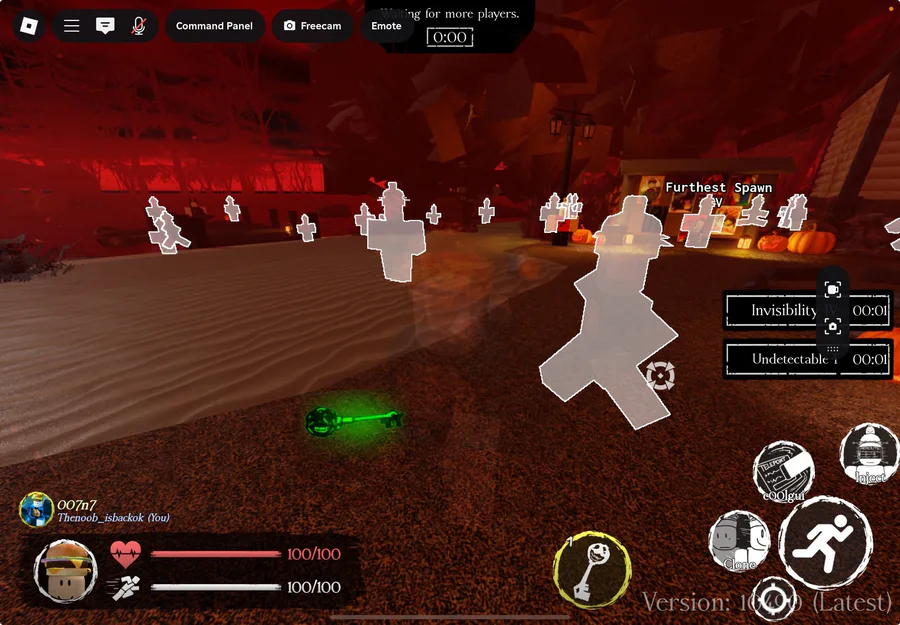Screen dimensions: 900x625
Task: Take a screenshot with camera button
Action: pos(833,326)
